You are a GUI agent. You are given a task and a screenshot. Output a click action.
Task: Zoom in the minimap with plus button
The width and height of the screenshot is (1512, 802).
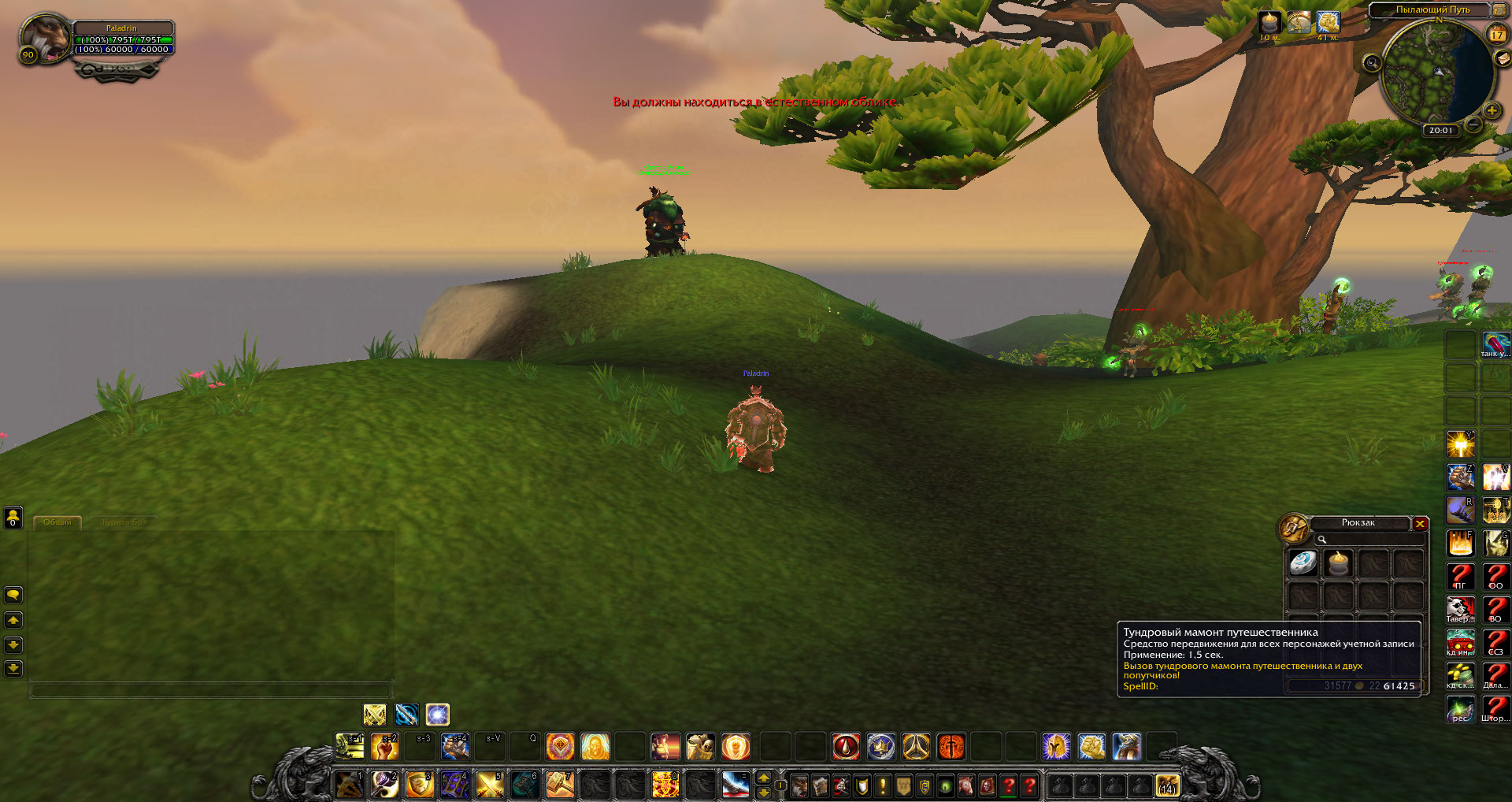1492,111
